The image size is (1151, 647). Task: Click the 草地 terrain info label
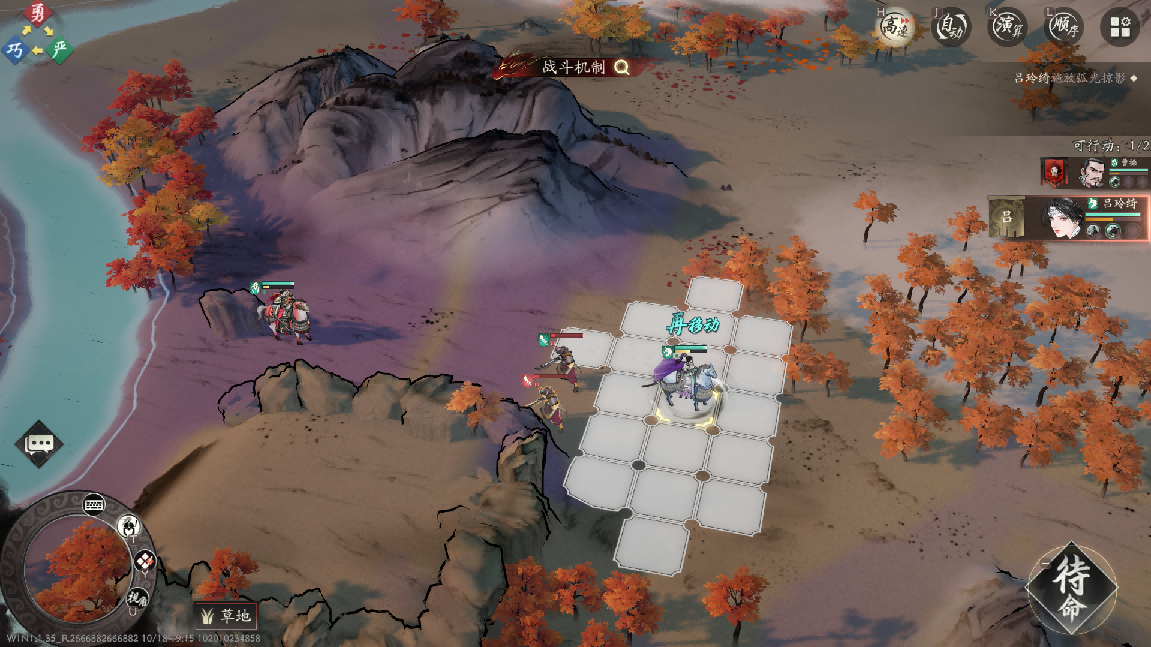226,615
